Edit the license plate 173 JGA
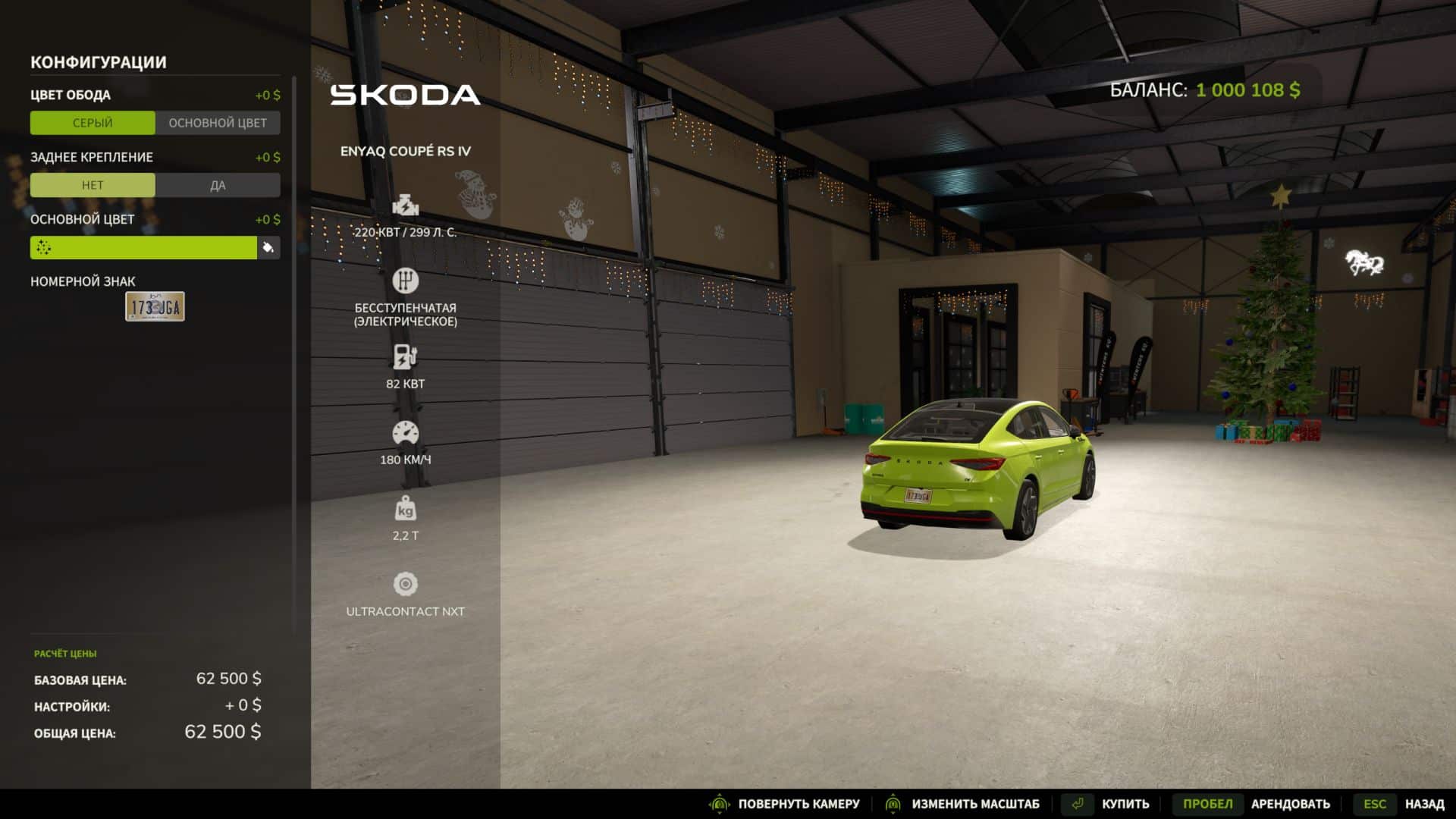Viewport: 1456px width, 819px height. 155,306
